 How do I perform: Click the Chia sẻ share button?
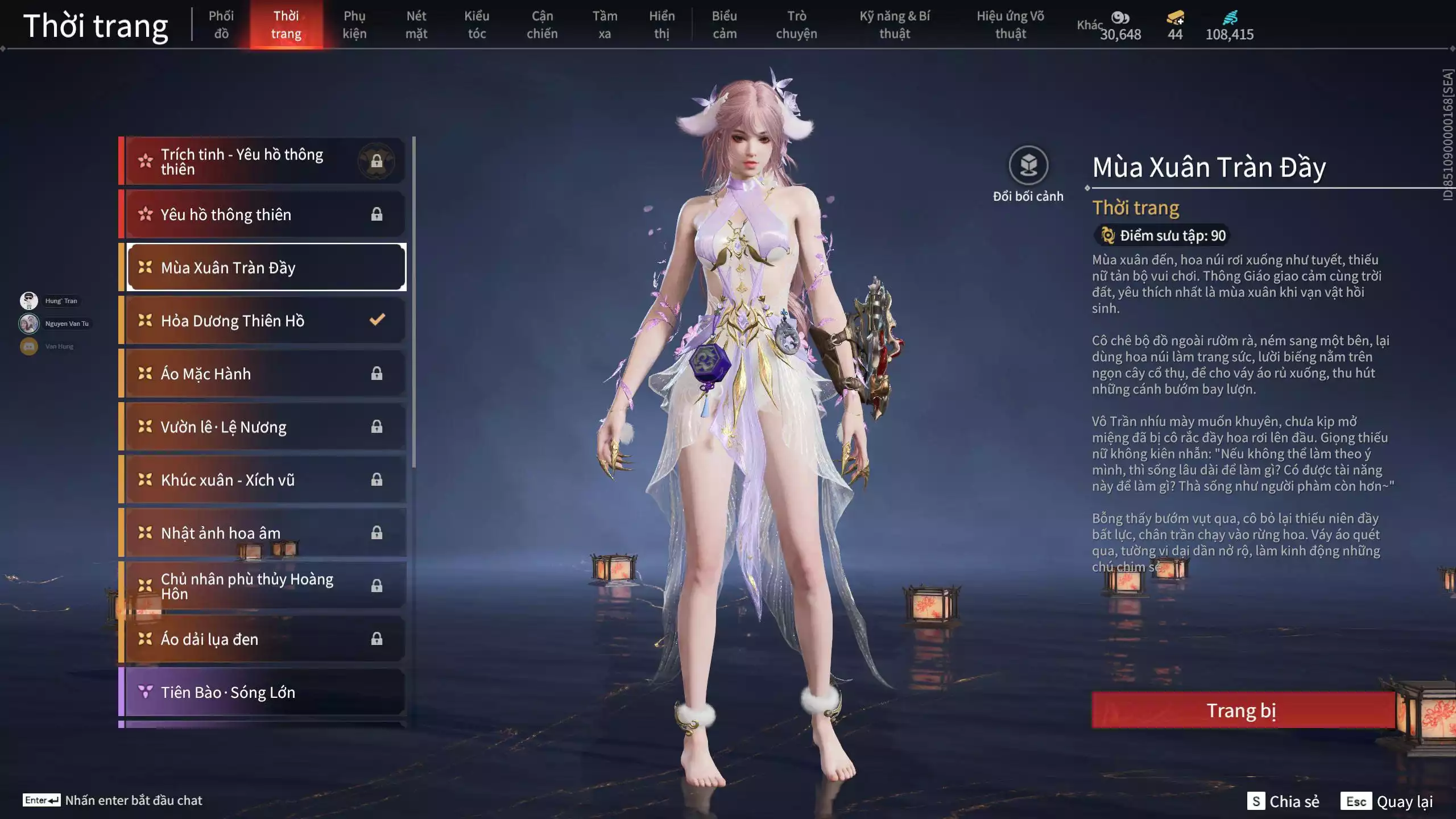(x=1284, y=801)
